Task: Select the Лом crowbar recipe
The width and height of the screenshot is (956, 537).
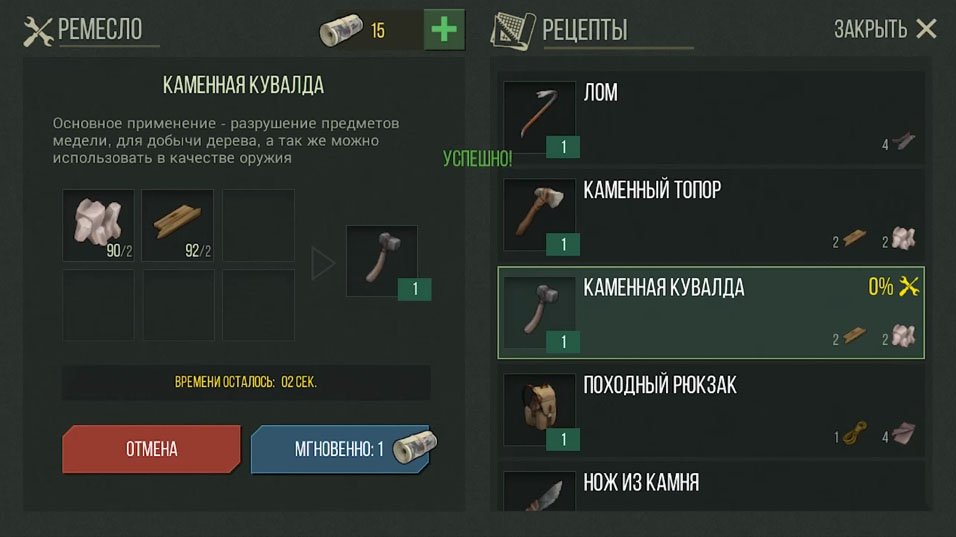Action: pos(710,118)
